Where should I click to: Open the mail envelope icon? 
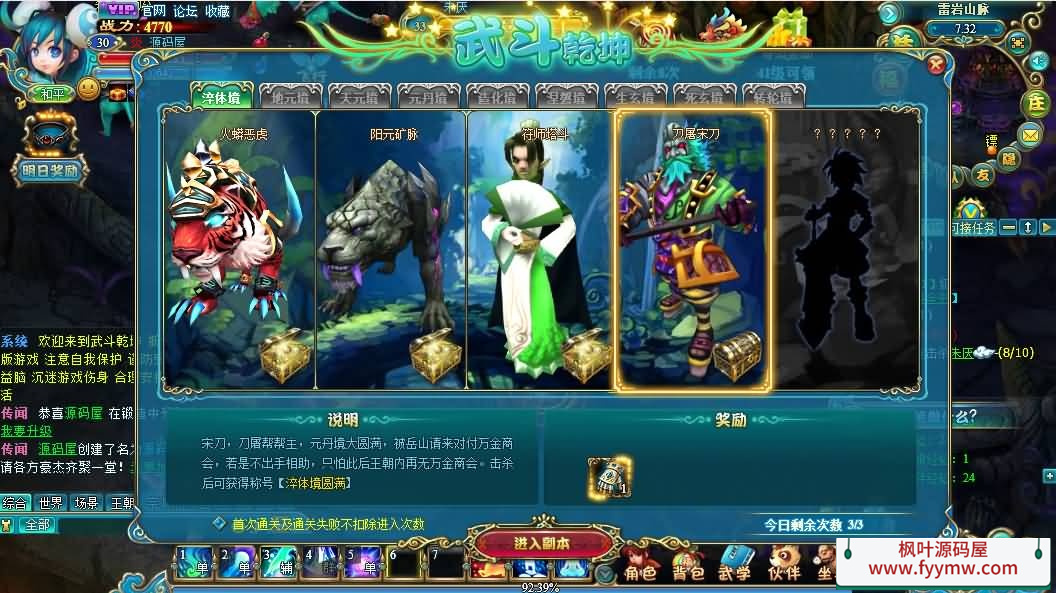(1030, 134)
